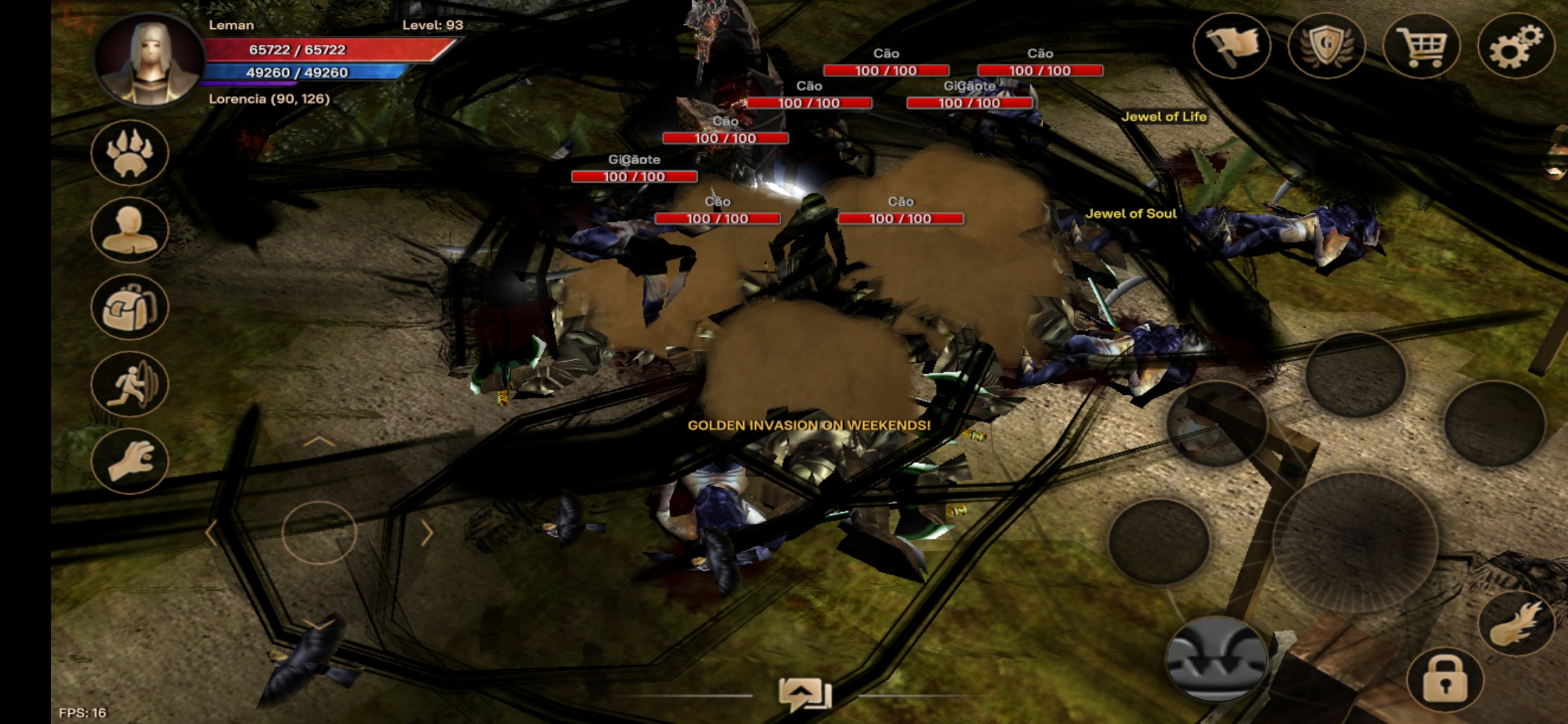Tap the grey monster face button

[1216, 658]
